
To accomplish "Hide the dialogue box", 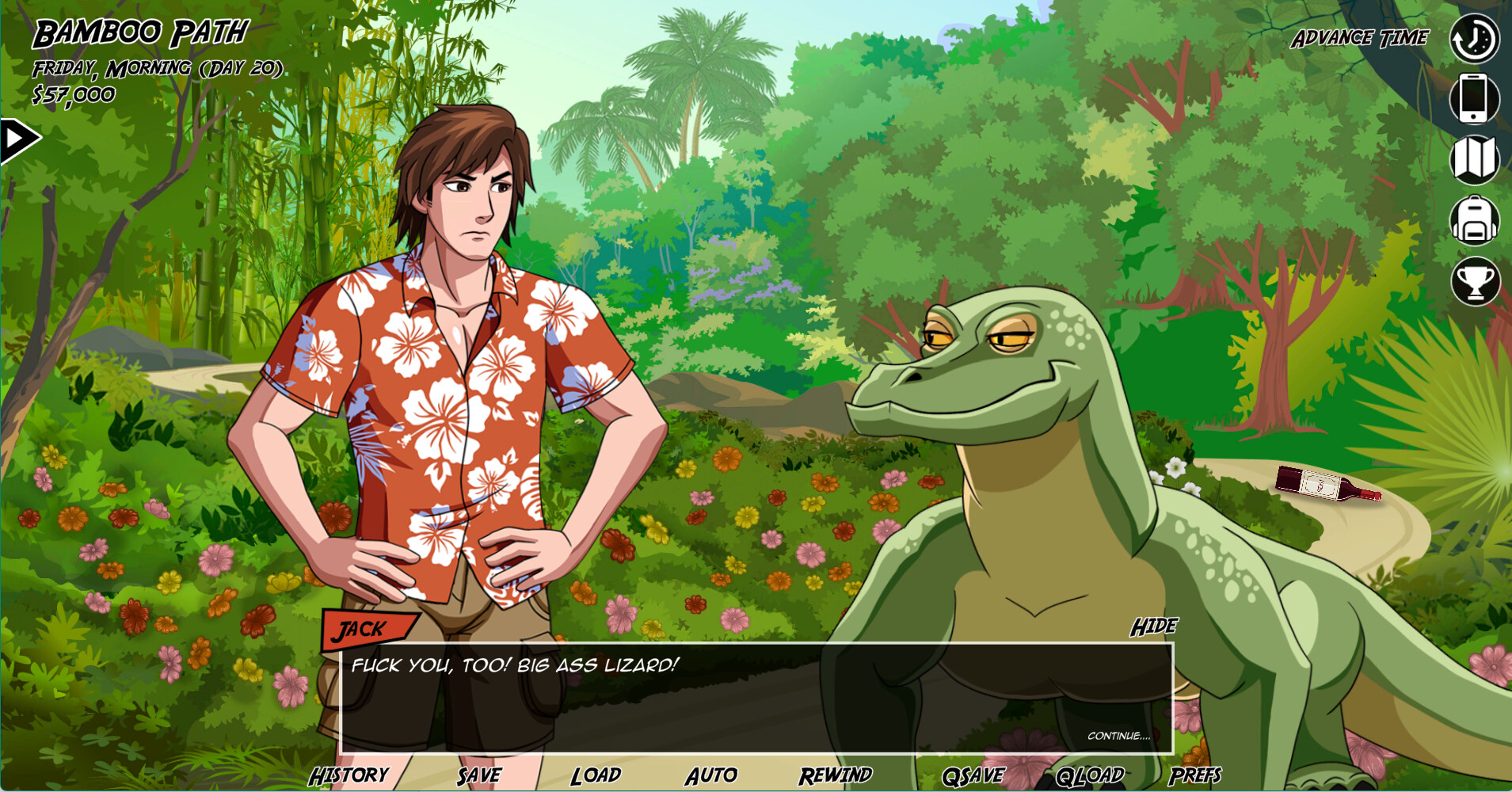I will pos(1156,626).
